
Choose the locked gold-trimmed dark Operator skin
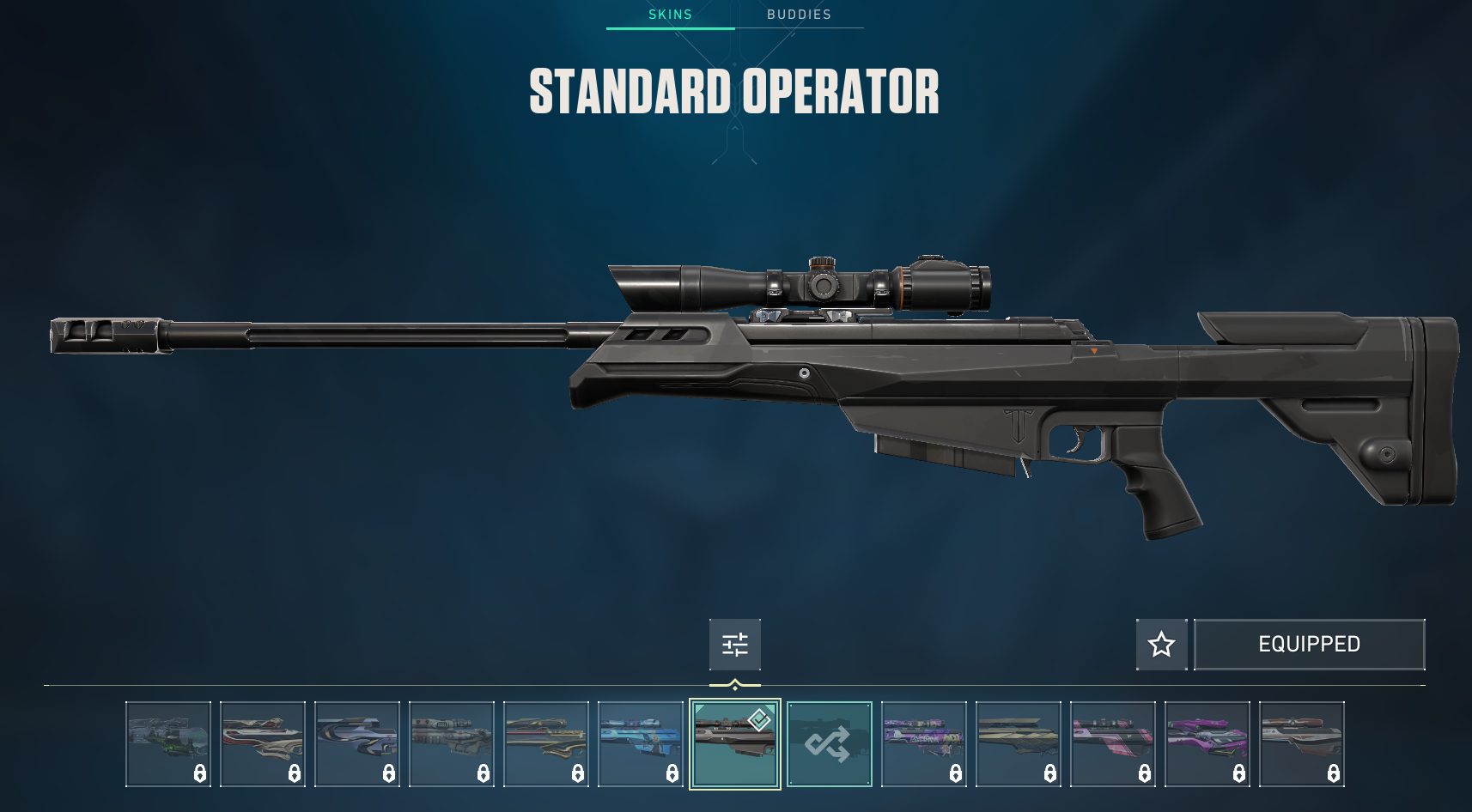coord(546,743)
